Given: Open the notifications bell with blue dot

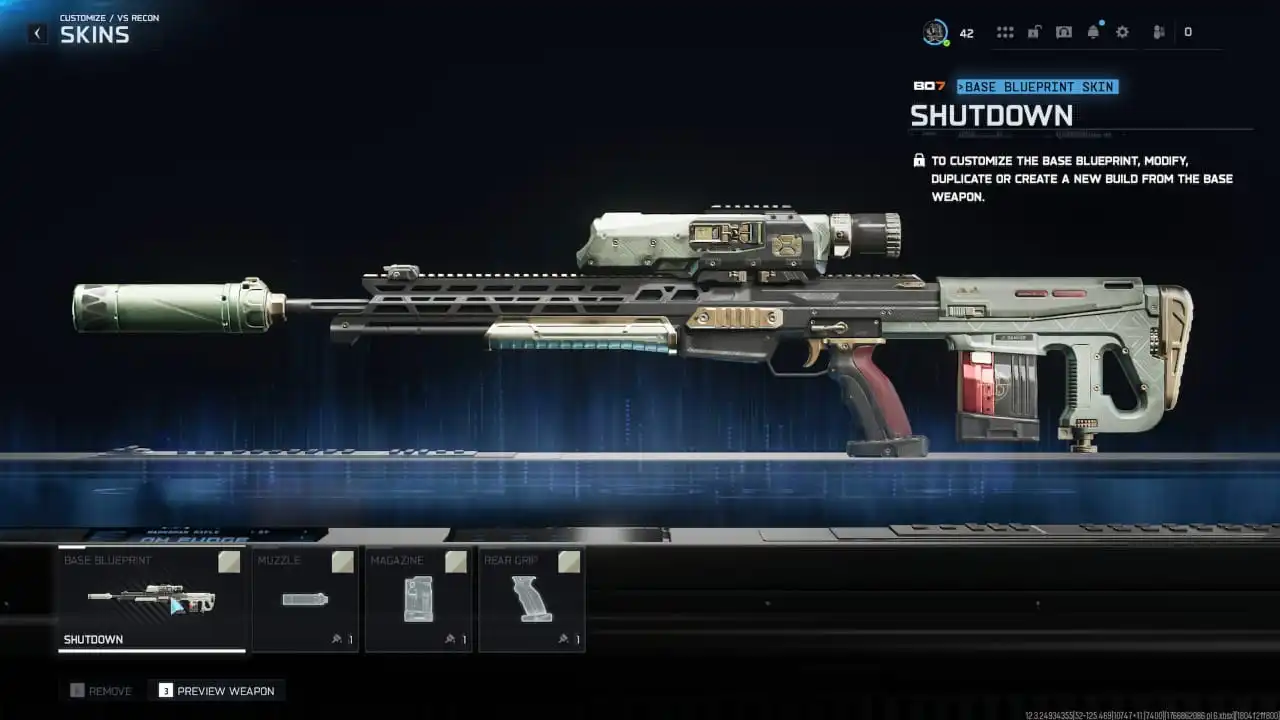Looking at the screenshot, I should click(1092, 31).
